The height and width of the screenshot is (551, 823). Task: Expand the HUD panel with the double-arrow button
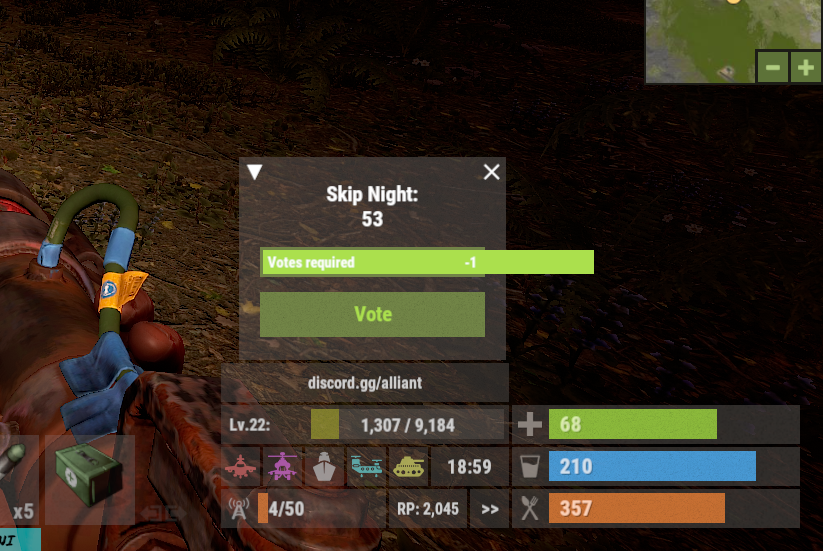[x=490, y=509]
